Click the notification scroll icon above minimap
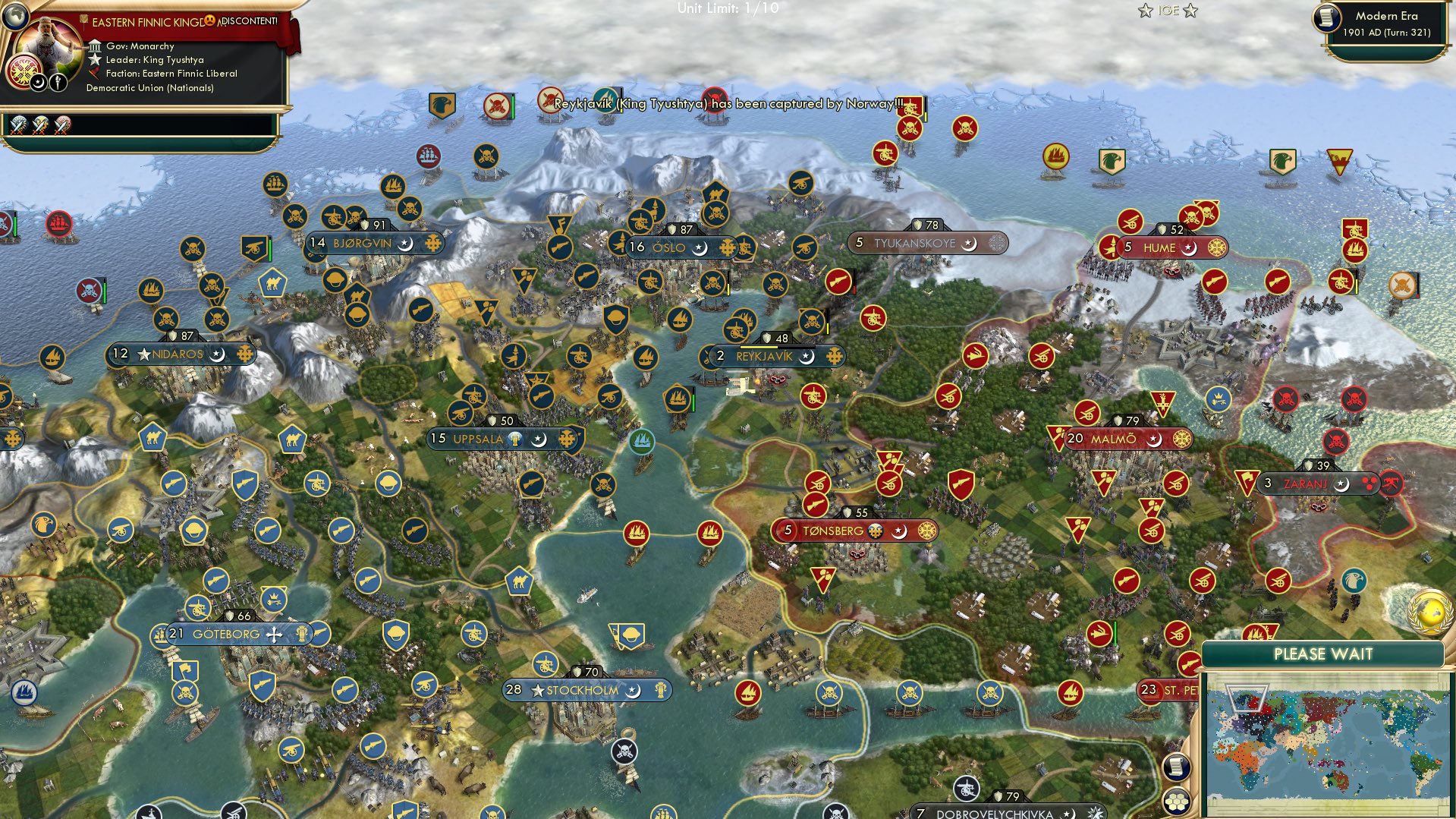 pyautogui.click(x=1178, y=766)
